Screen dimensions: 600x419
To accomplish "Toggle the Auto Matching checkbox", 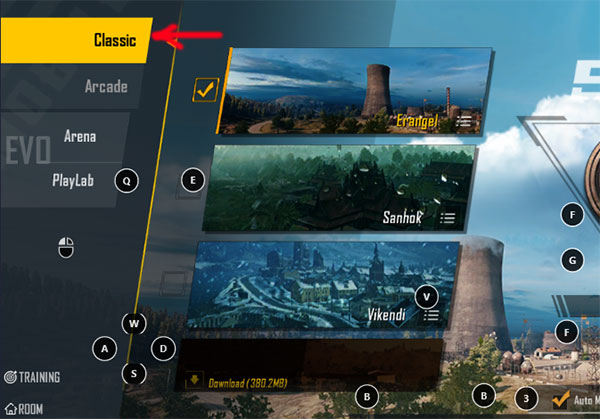I will (x=561, y=399).
